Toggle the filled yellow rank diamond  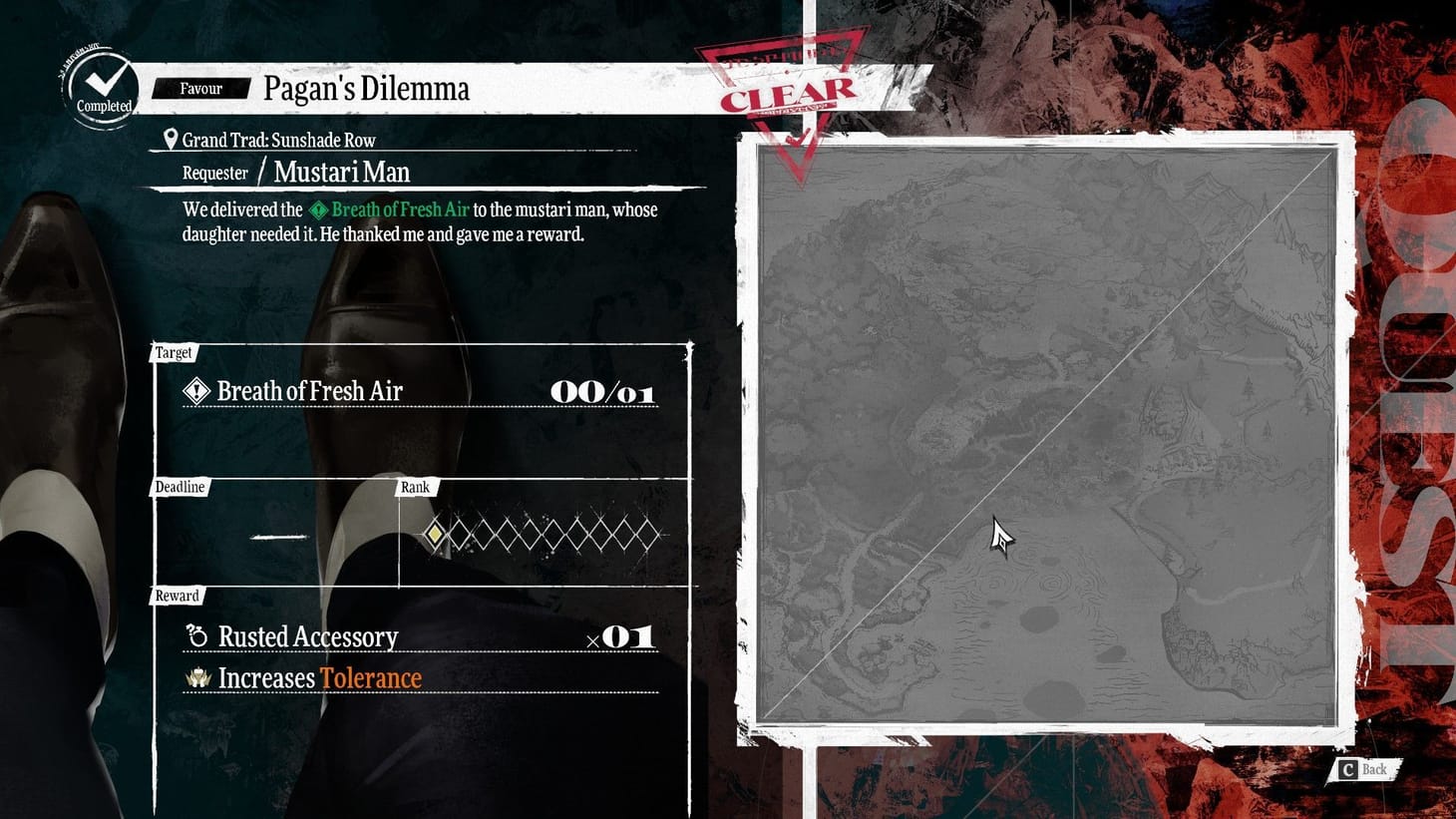coord(436,536)
